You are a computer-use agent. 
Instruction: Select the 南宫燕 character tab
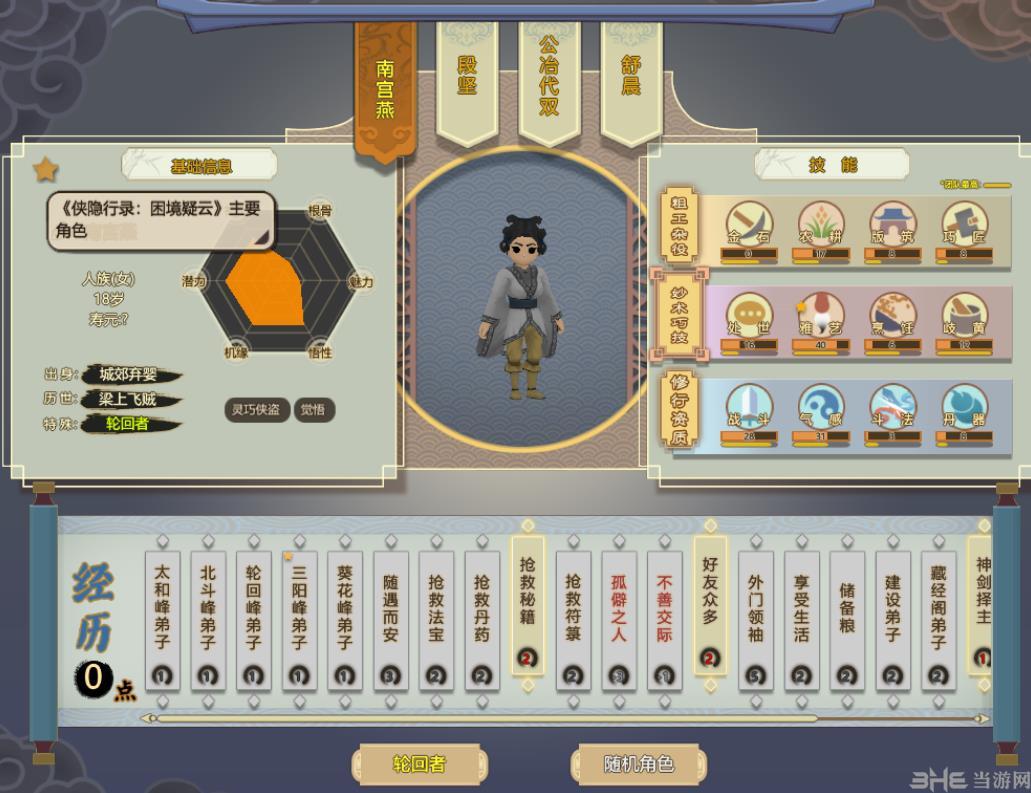click(385, 90)
